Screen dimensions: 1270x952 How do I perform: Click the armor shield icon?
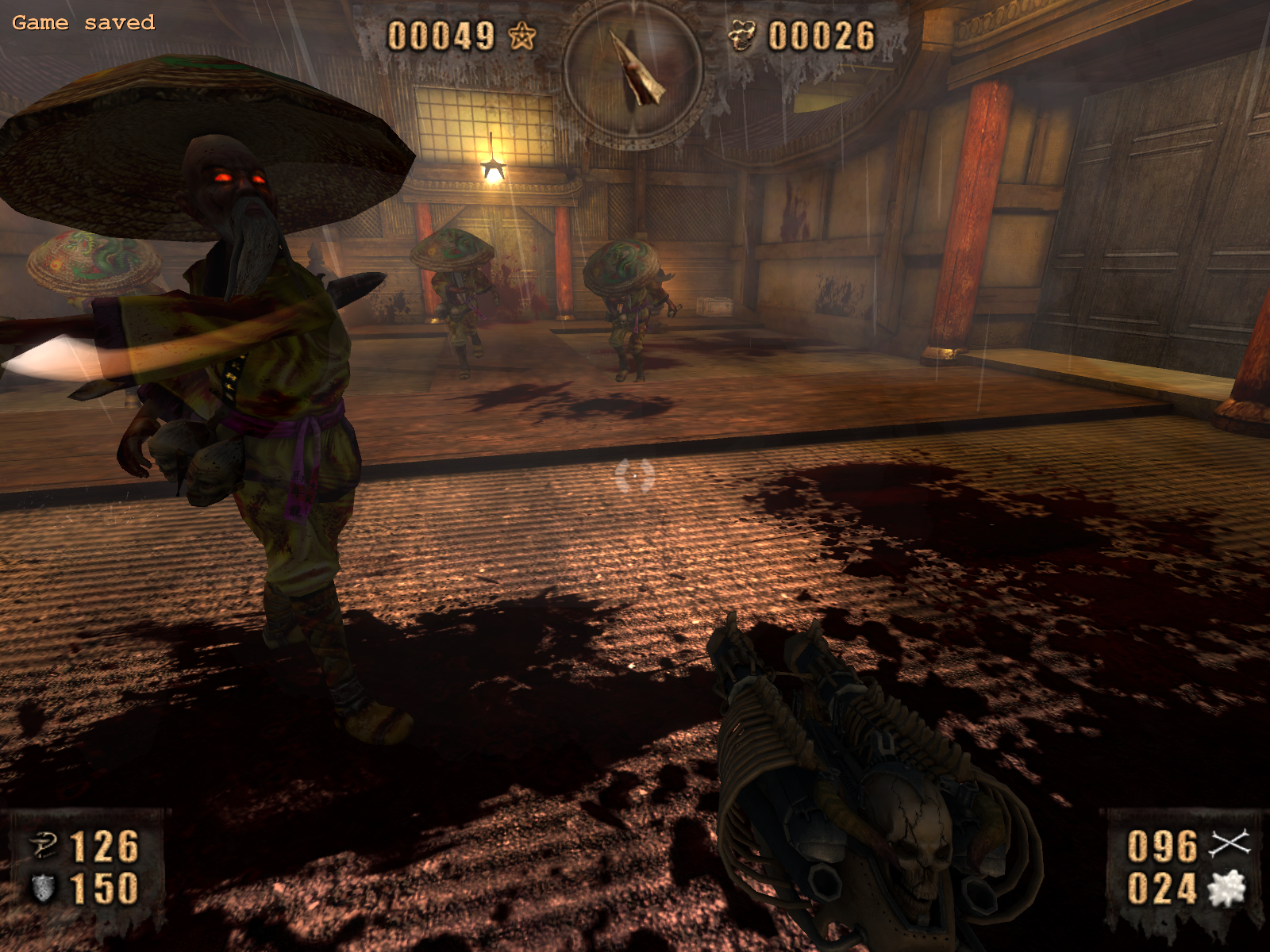[44, 888]
